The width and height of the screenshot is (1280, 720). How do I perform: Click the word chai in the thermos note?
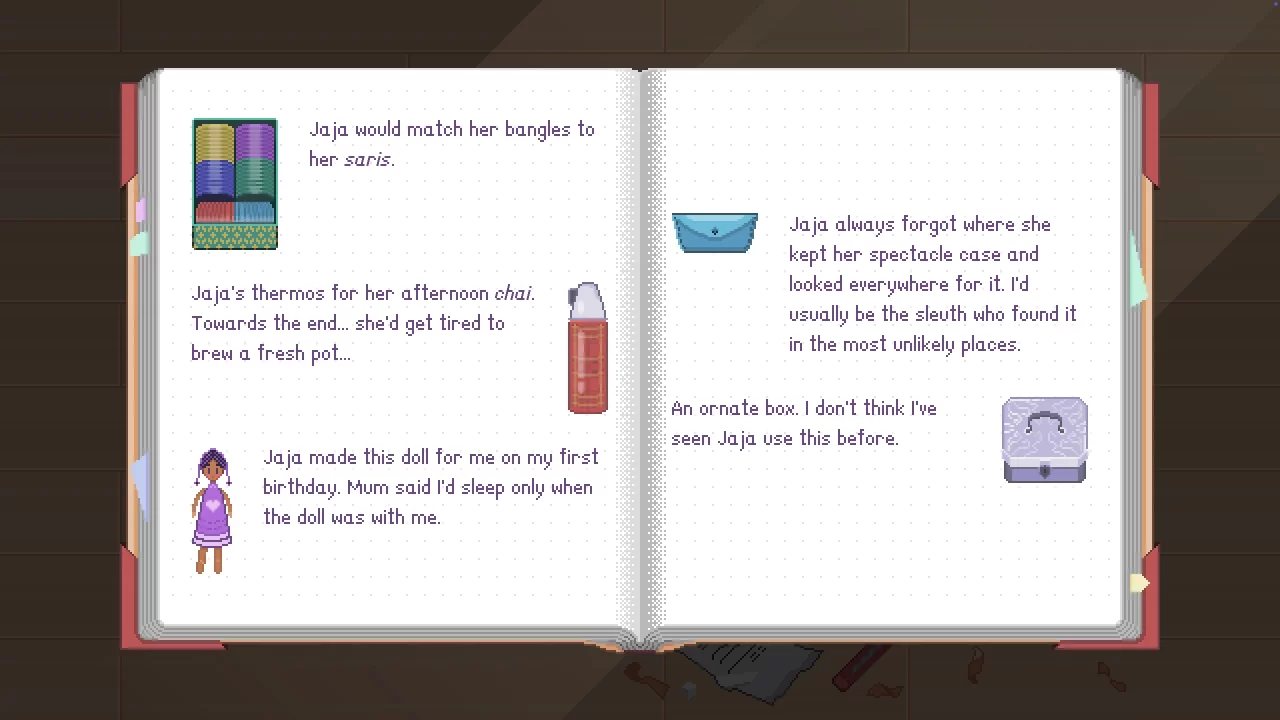tap(513, 293)
